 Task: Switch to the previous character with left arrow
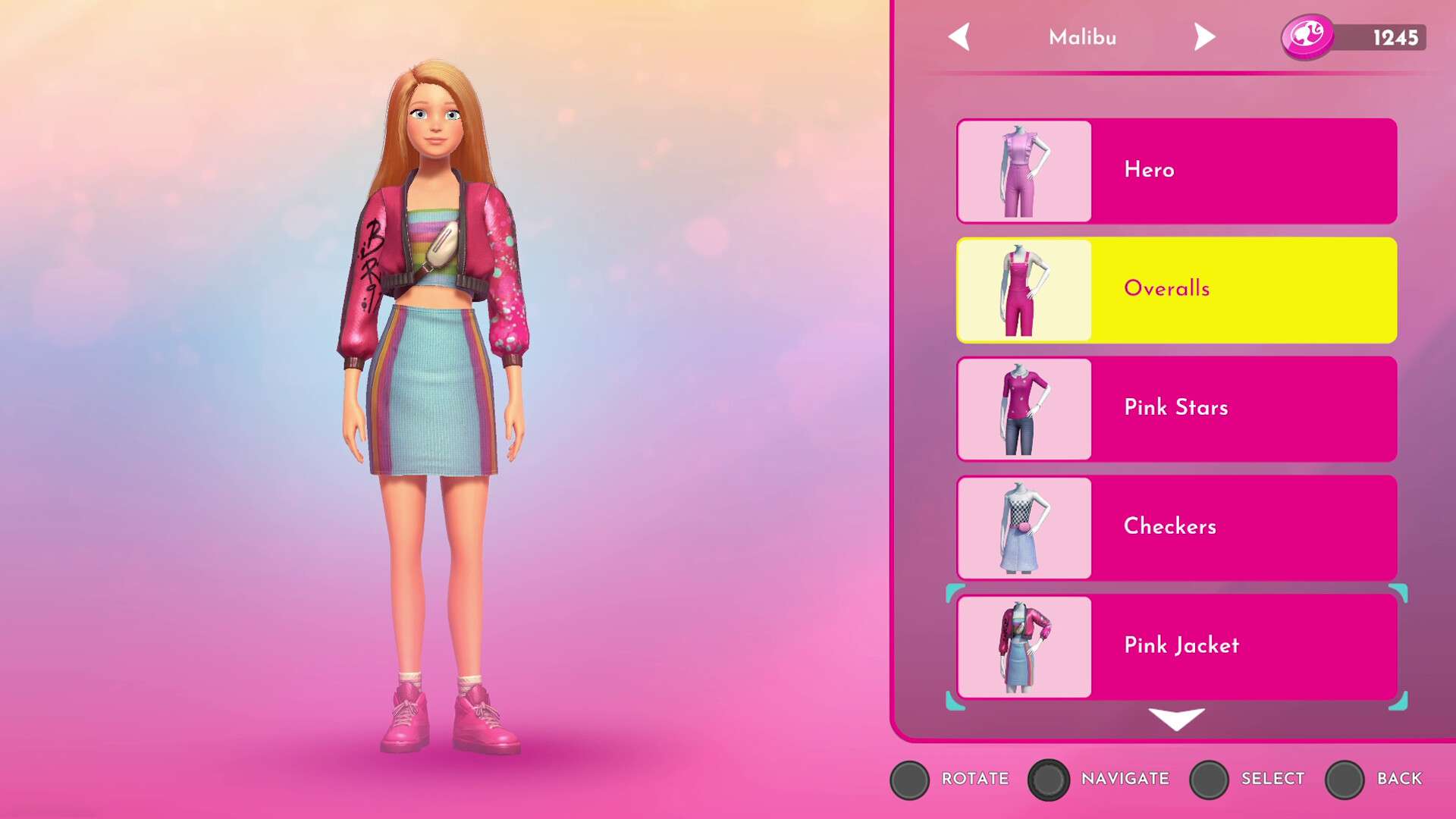[959, 36]
